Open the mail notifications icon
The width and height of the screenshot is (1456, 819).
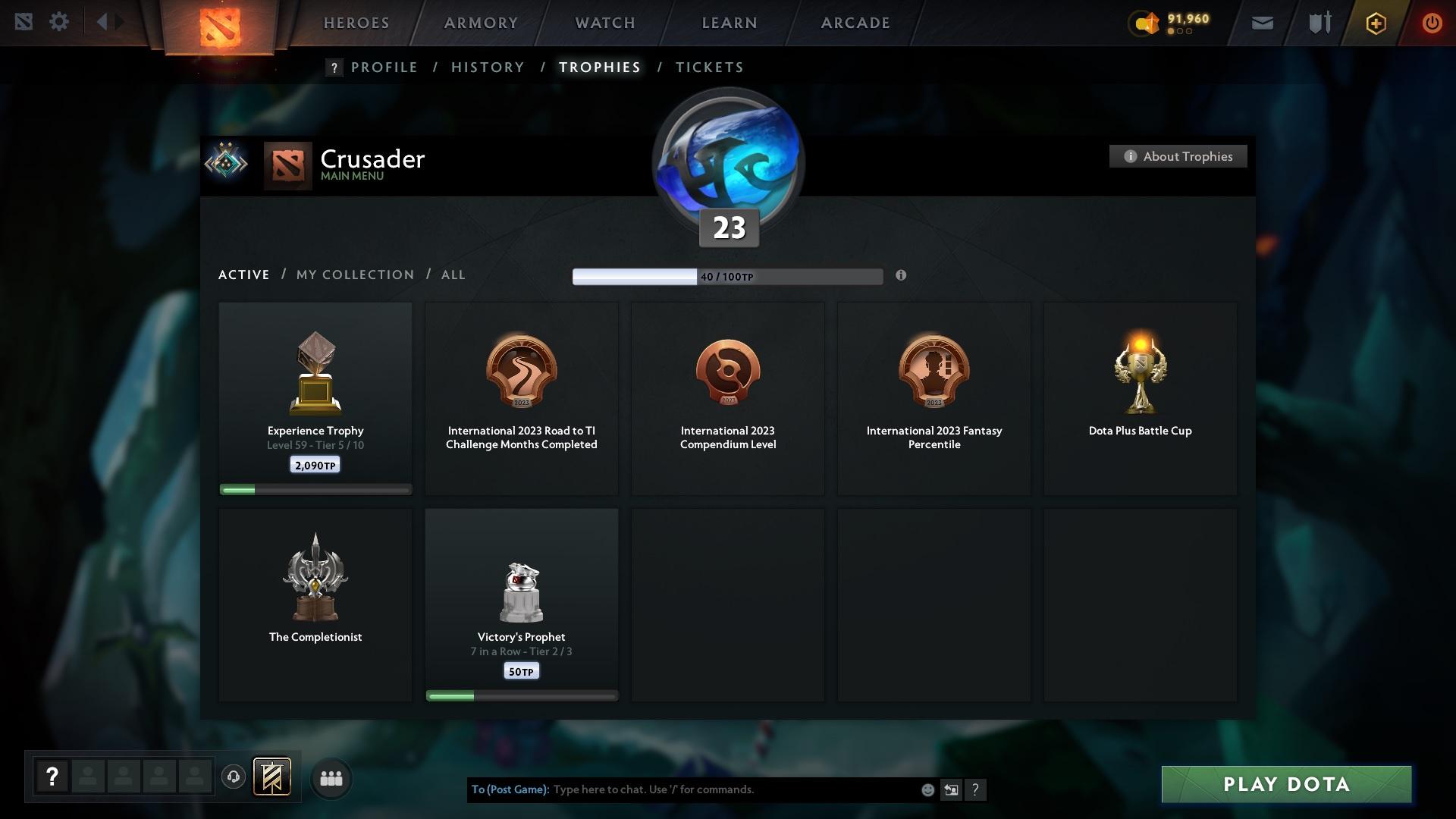(x=1261, y=22)
